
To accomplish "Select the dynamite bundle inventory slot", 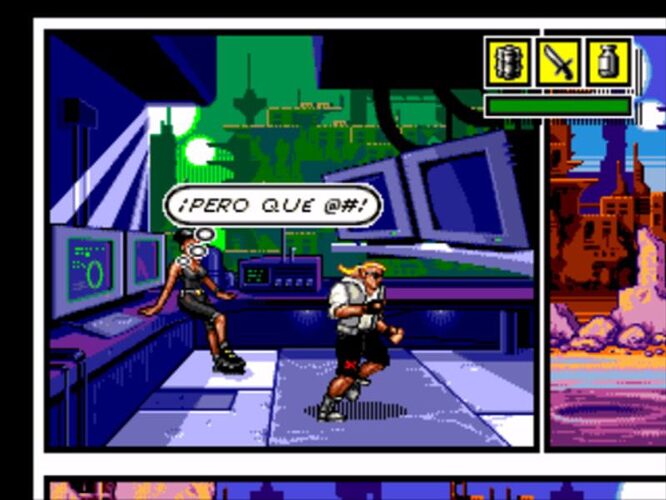I will pyautogui.click(x=509, y=63).
